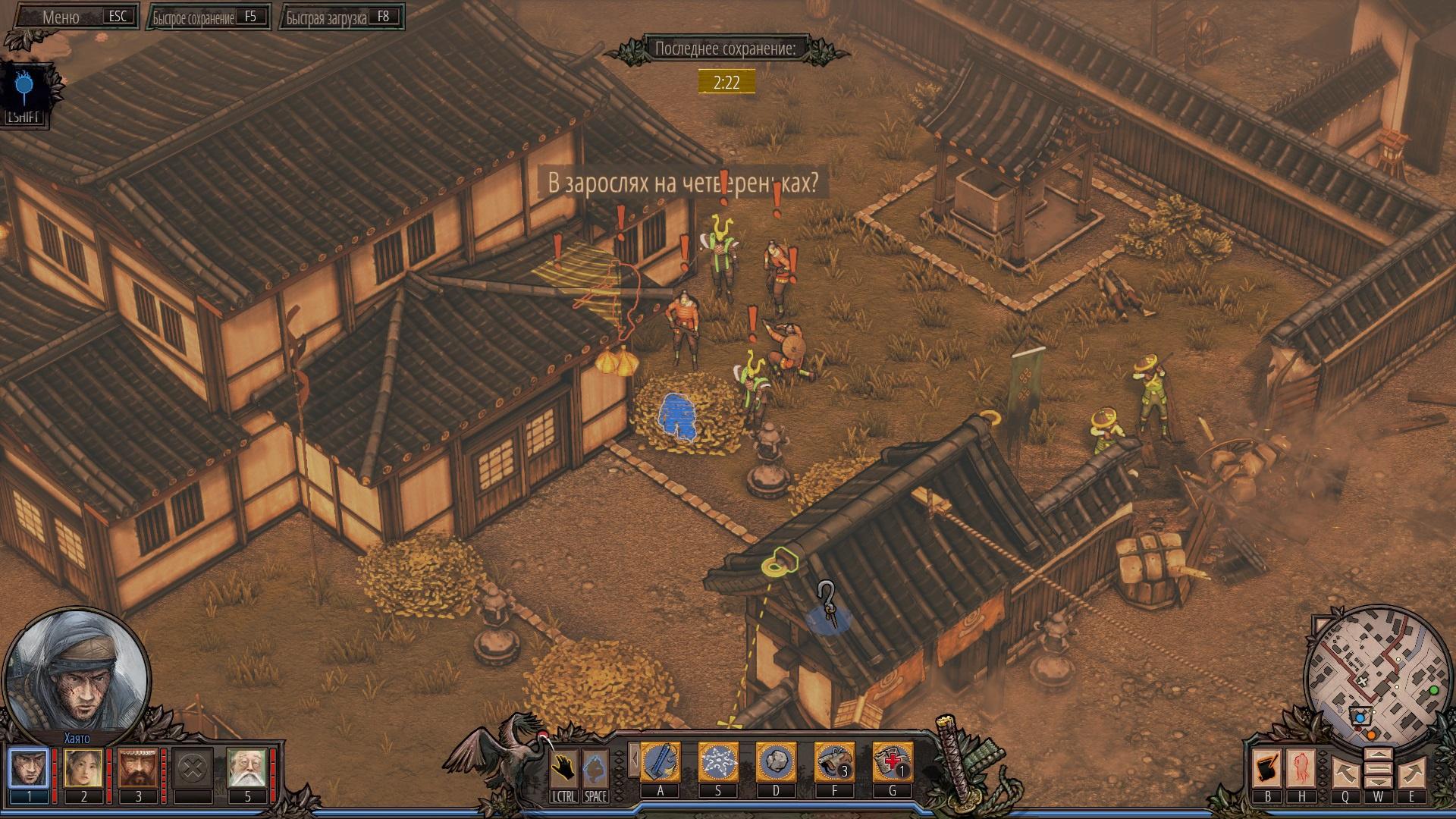Choose the bearded samurai character portrait

tap(138, 768)
